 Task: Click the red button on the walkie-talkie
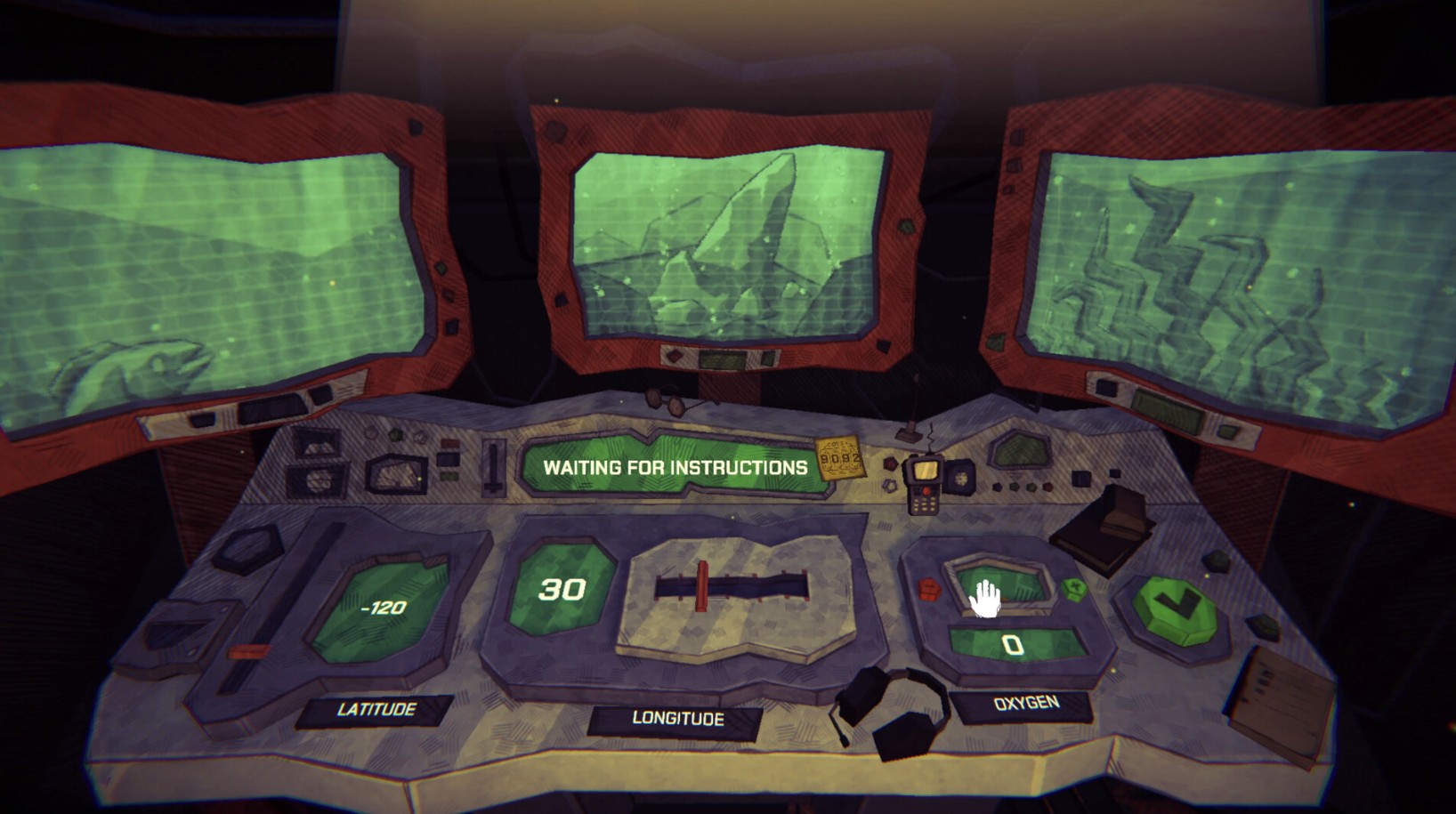(927, 491)
